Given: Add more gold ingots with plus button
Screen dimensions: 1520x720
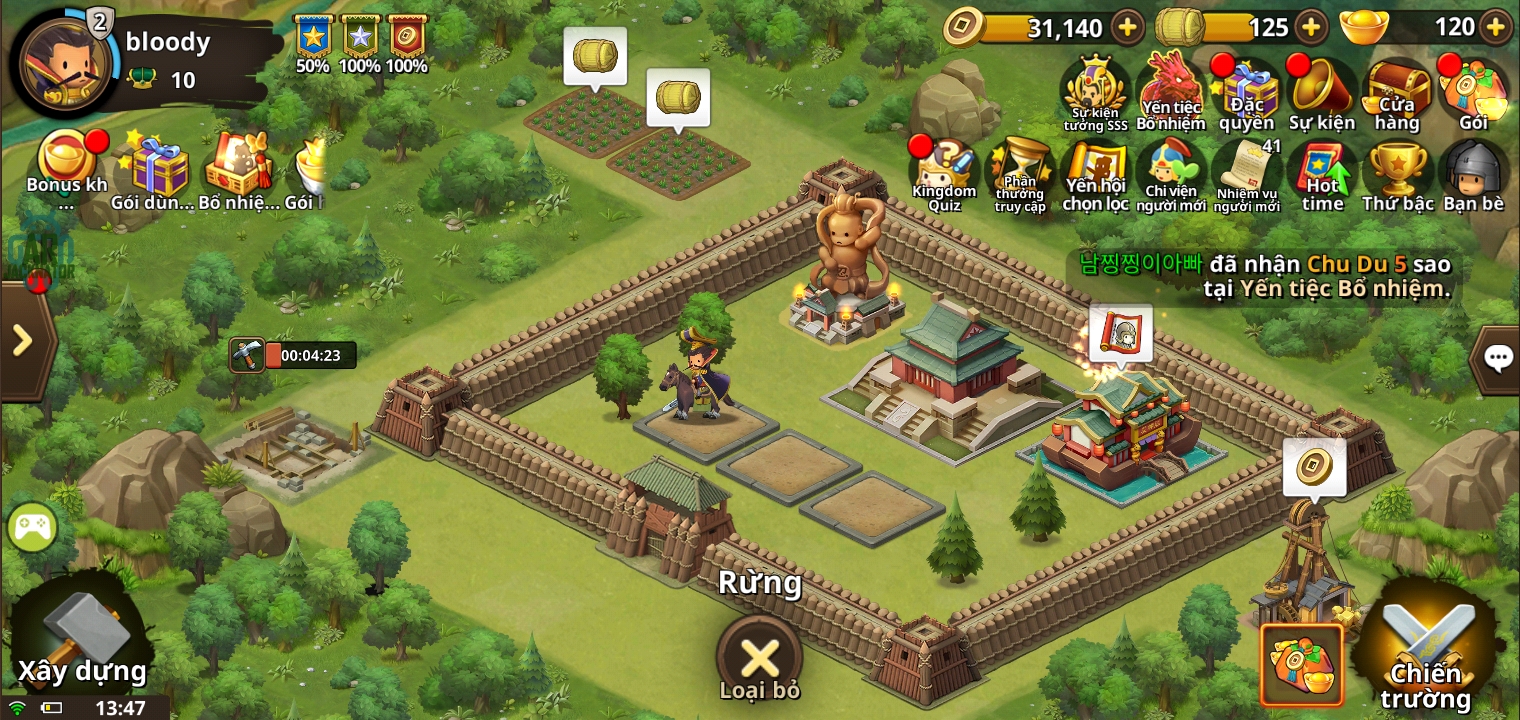Looking at the screenshot, I should click(1495, 27).
